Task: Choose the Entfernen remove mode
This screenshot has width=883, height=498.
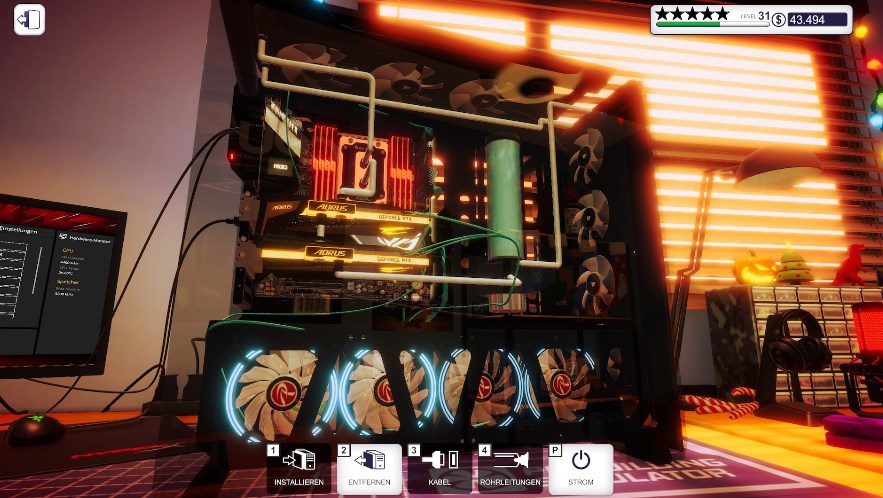Action: click(x=369, y=469)
